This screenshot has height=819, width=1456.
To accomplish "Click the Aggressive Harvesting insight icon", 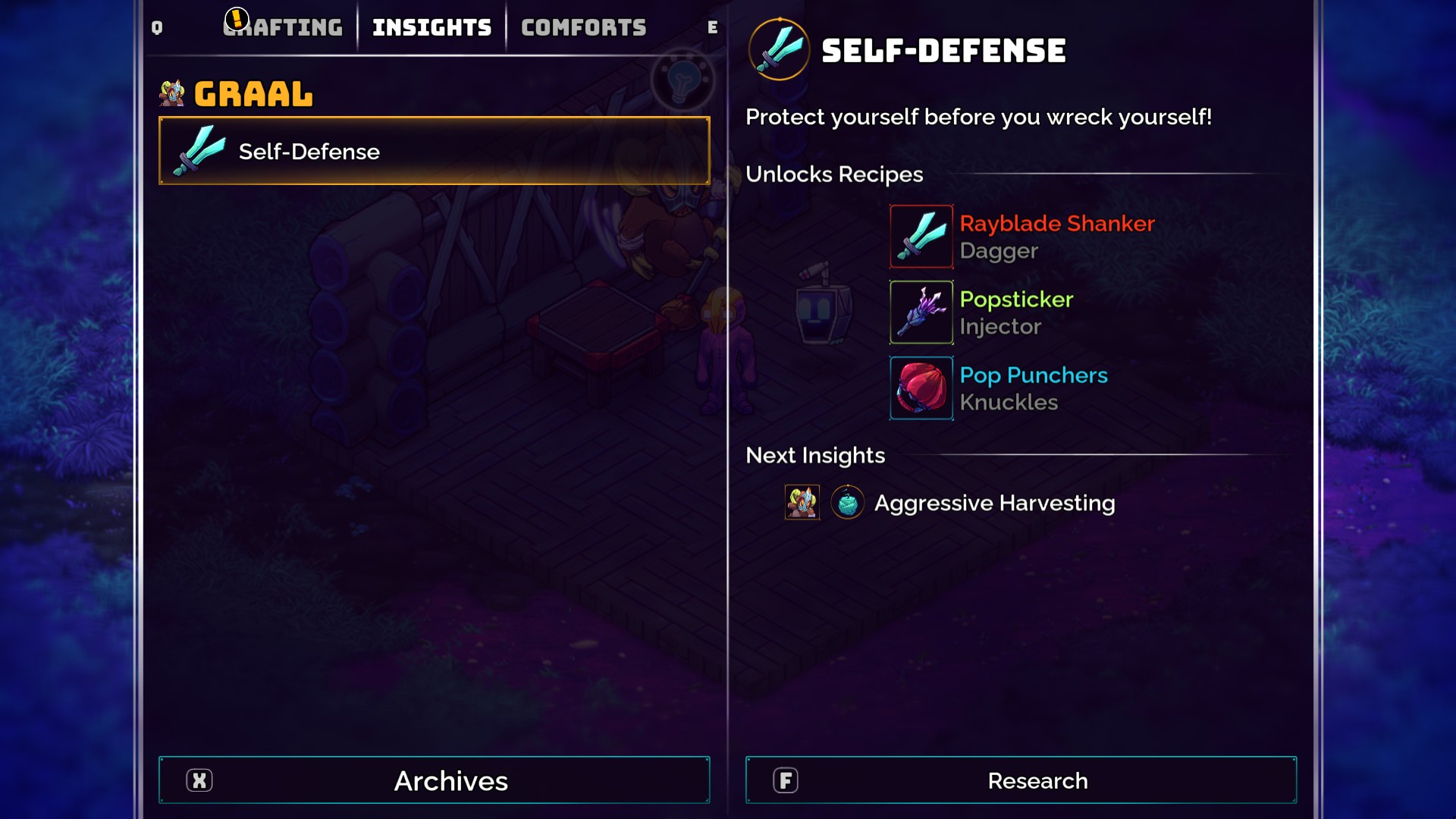I will click(x=847, y=502).
